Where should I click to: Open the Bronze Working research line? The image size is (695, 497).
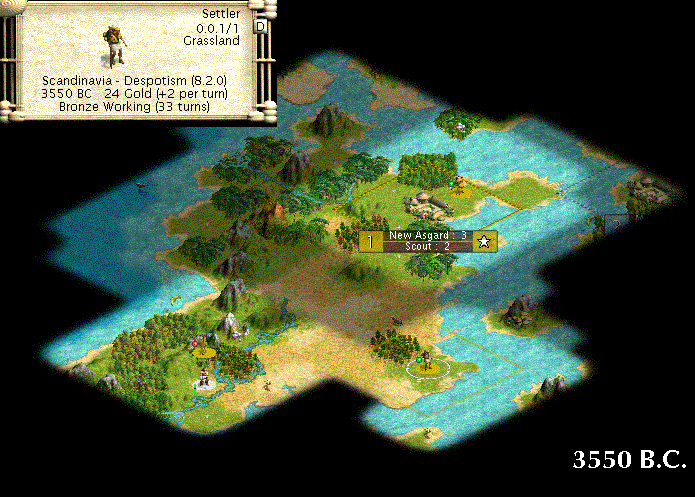(133, 106)
